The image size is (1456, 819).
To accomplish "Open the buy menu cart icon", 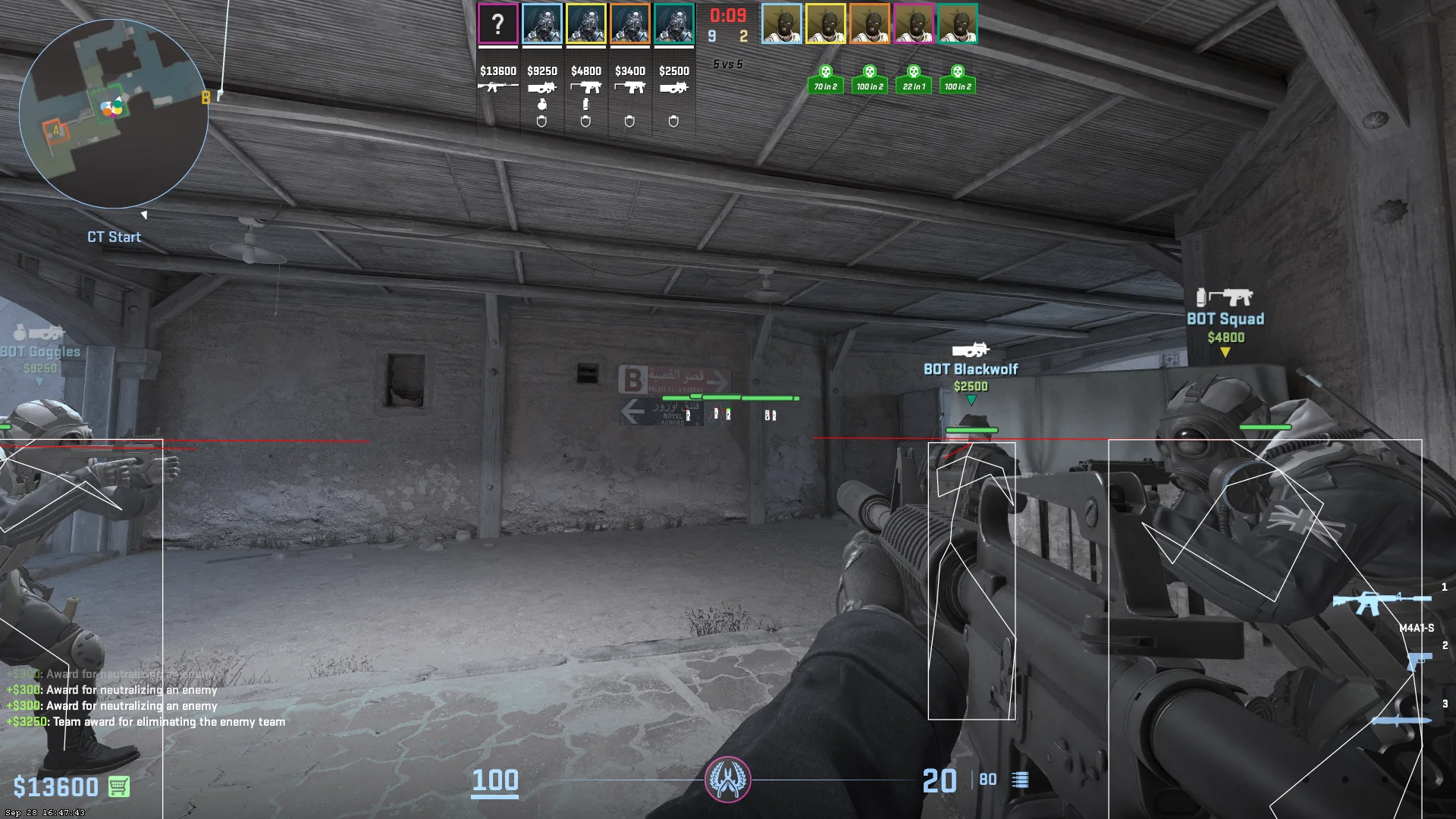I will (118, 786).
